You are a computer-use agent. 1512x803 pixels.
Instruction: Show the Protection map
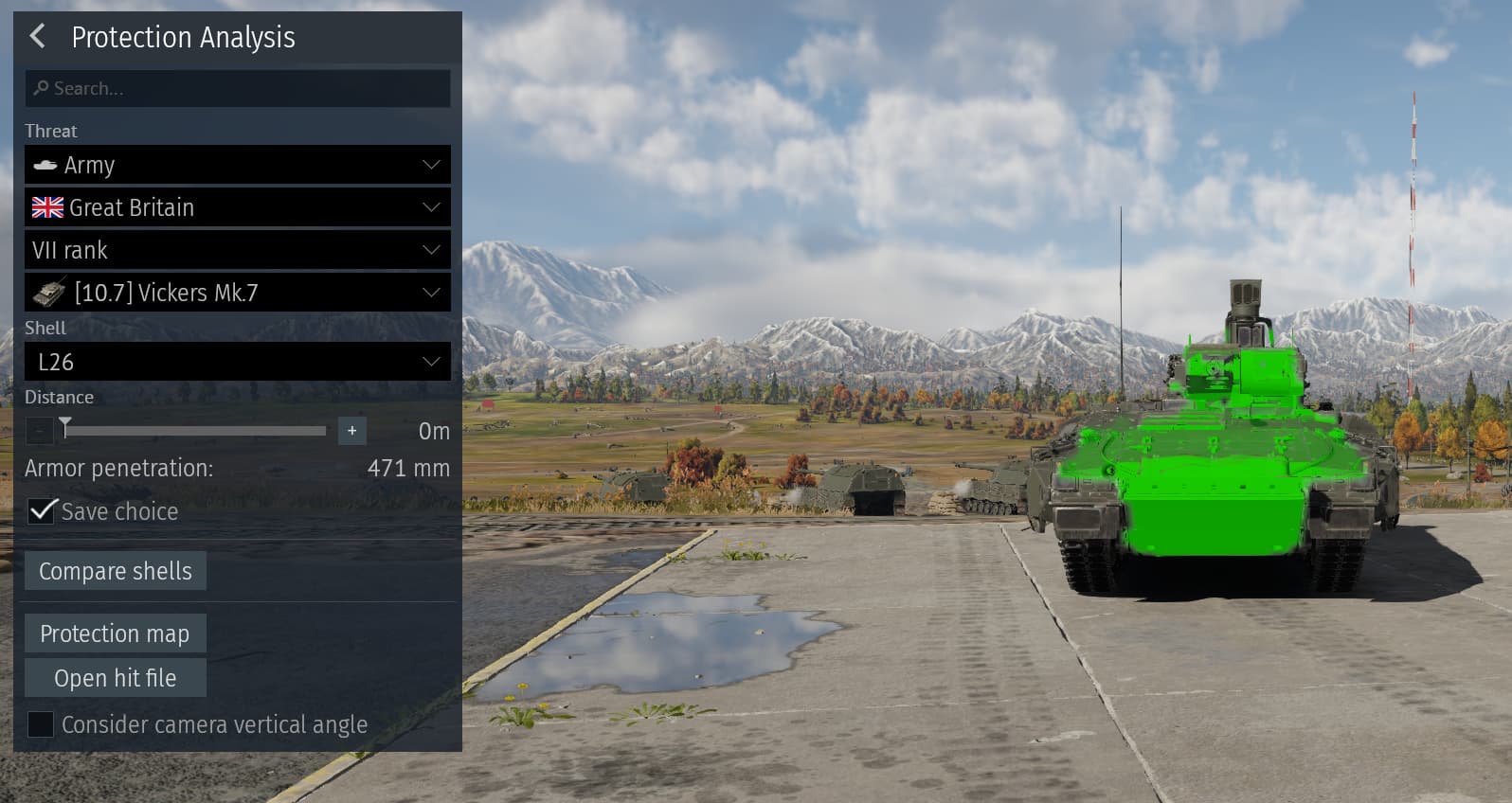[115, 633]
